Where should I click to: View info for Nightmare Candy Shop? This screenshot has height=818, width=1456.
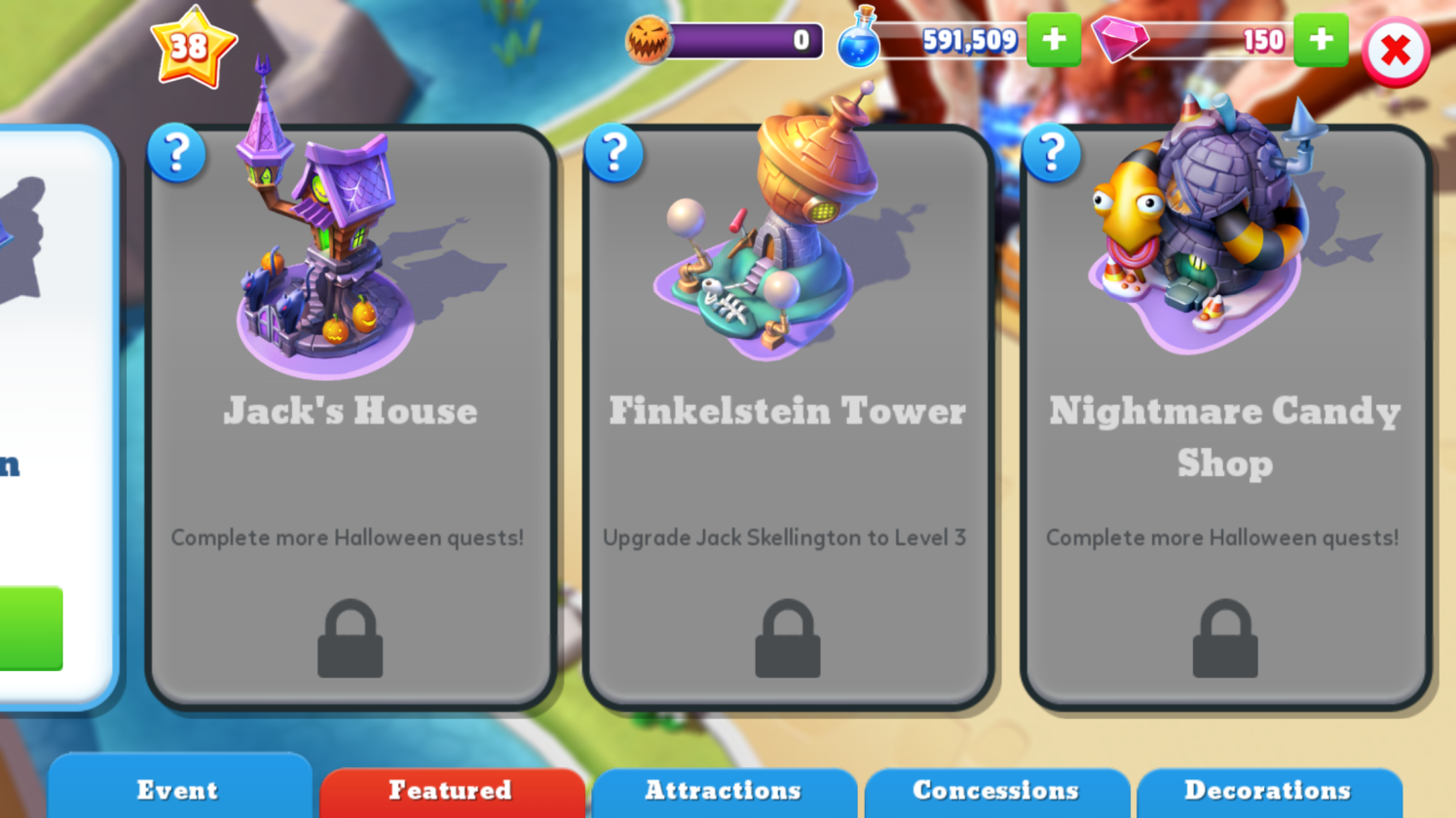click(1051, 153)
